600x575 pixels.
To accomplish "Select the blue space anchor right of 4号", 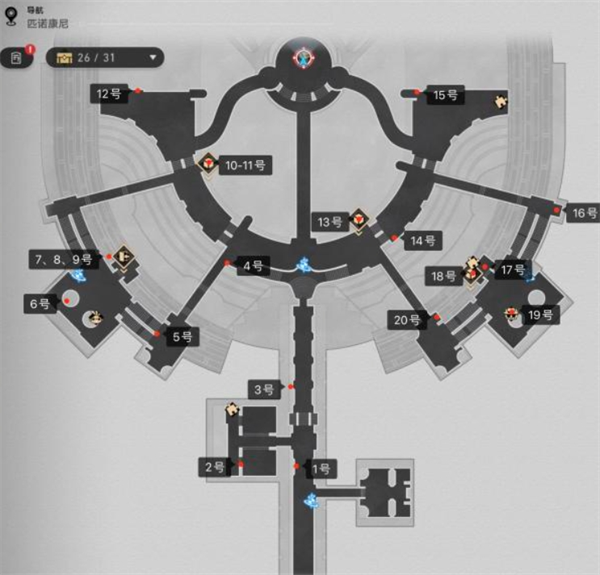I will (x=303, y=266).
